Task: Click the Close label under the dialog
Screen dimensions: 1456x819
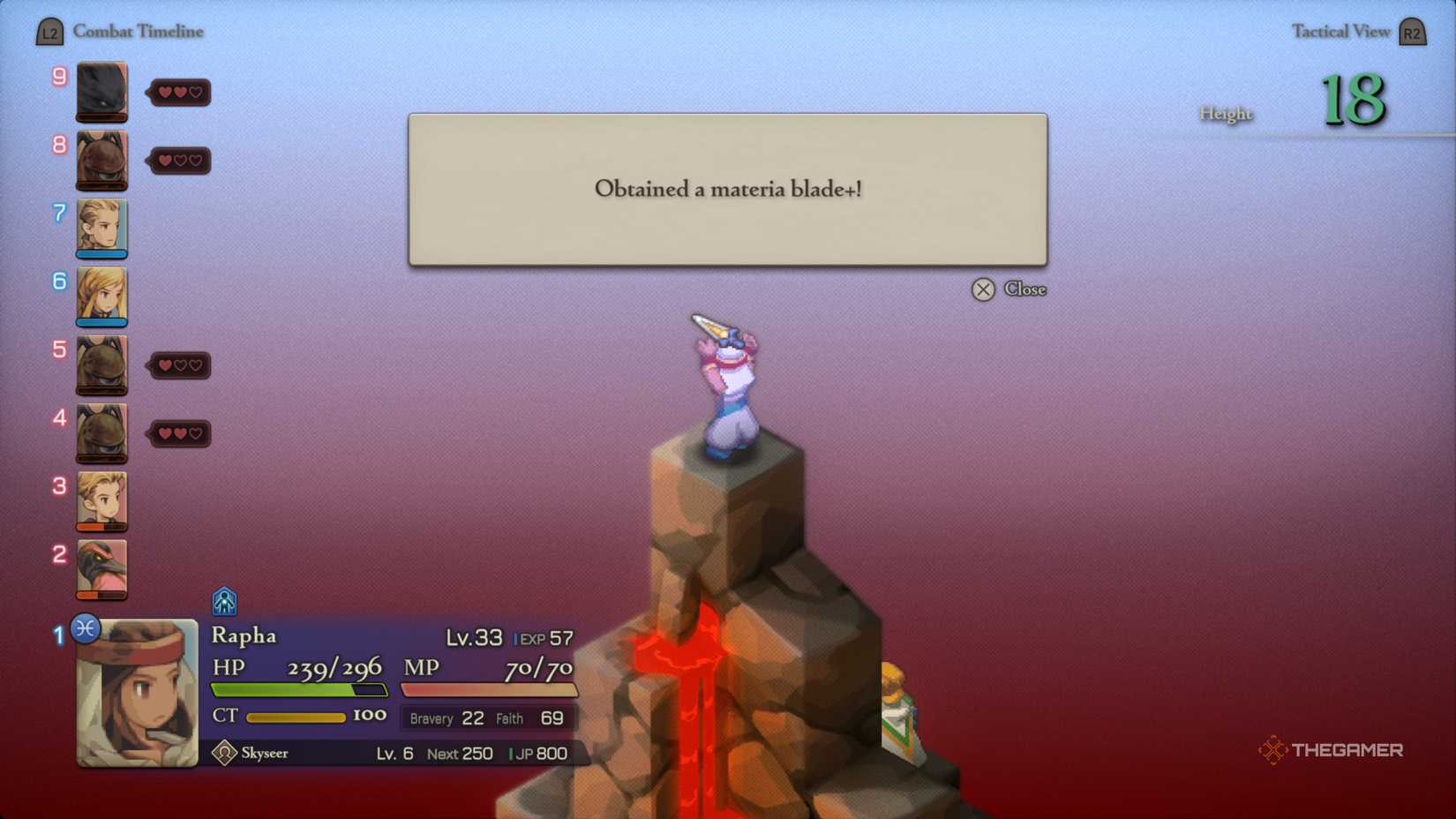Action: (1026, 289)
